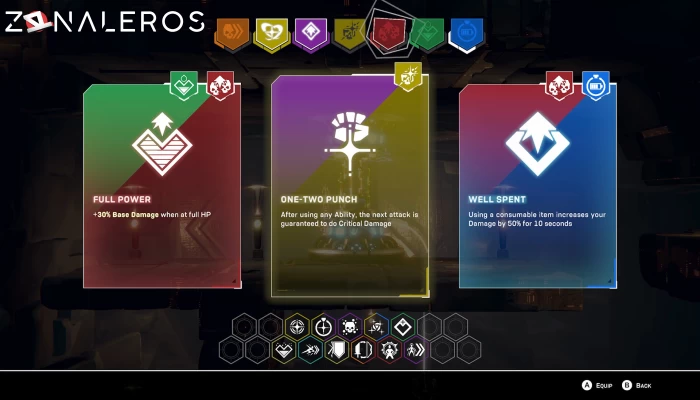Viewport: 700px width, 400px height.
Task: Open the red skulls category tab
Action: pyautogui.click(x=388, y=34)
